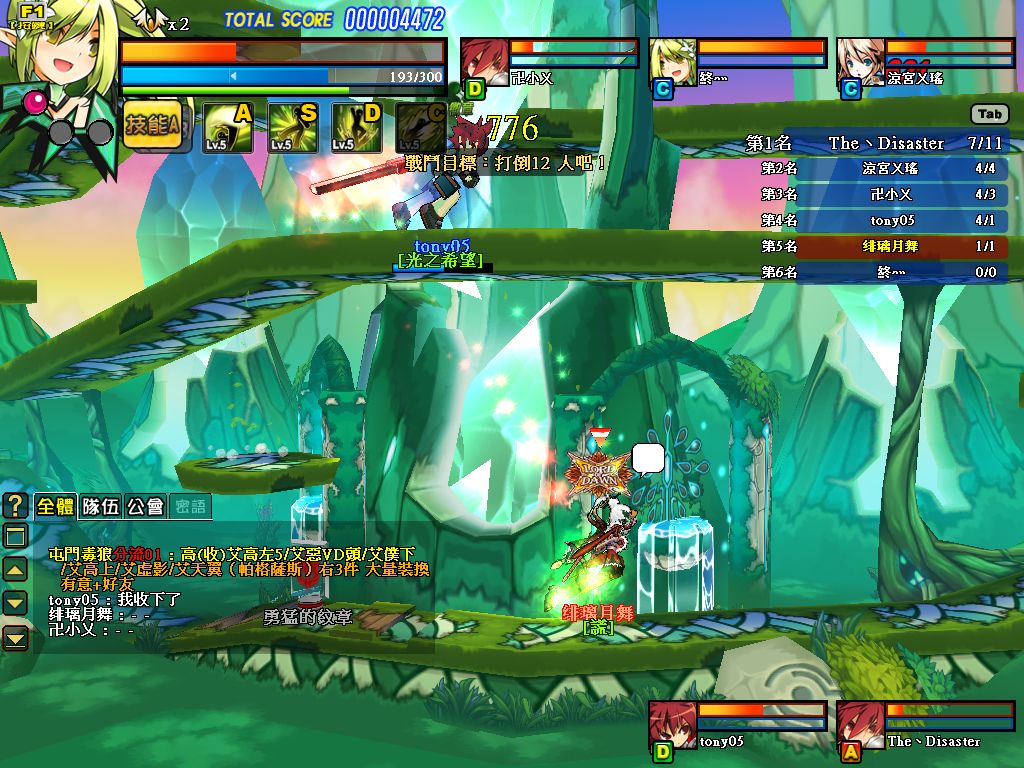
Task: Open the chat help question mark button
Action: pyautogui.click(x=15, y=505)
